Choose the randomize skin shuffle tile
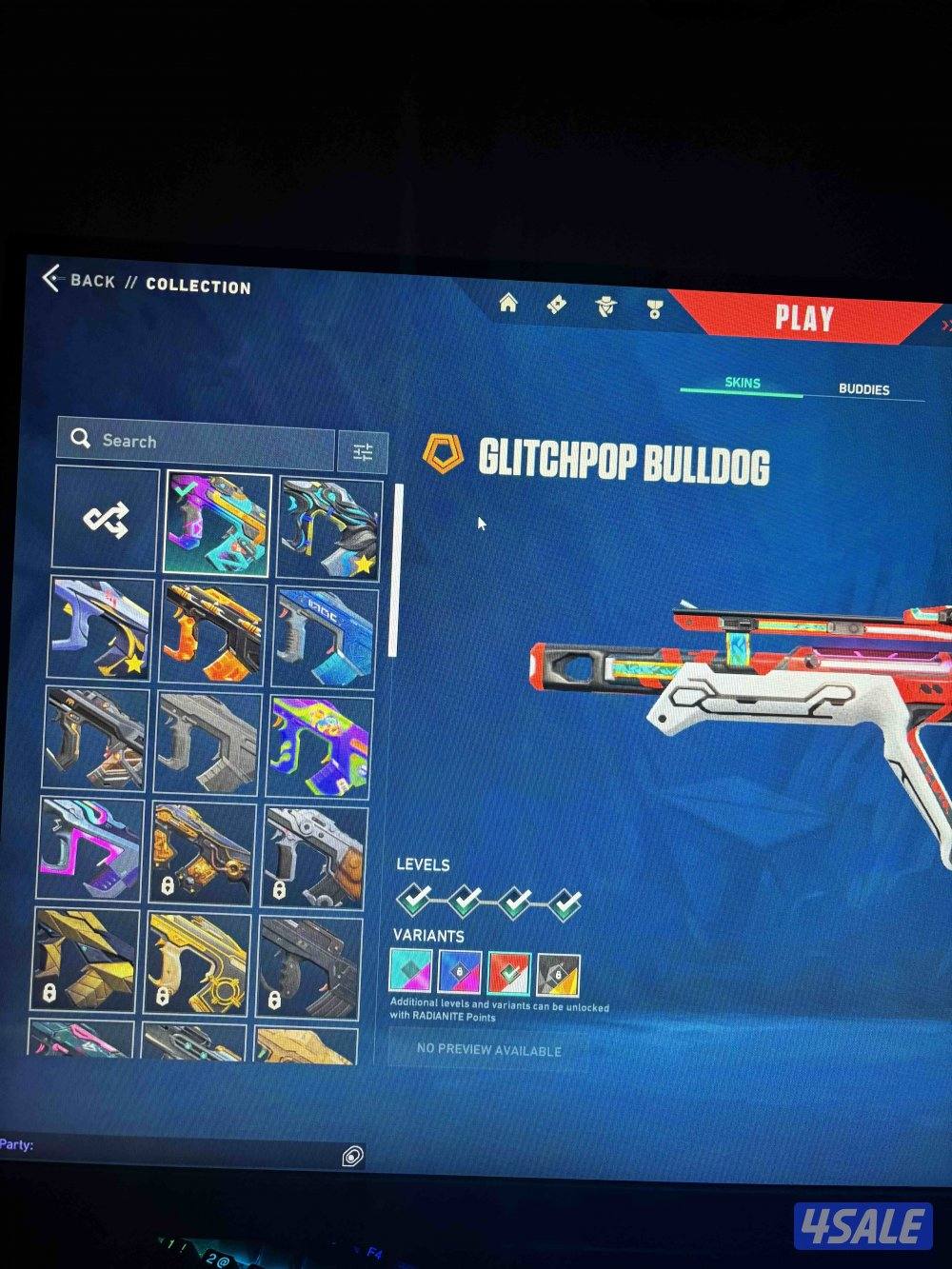 coord(106,520)
